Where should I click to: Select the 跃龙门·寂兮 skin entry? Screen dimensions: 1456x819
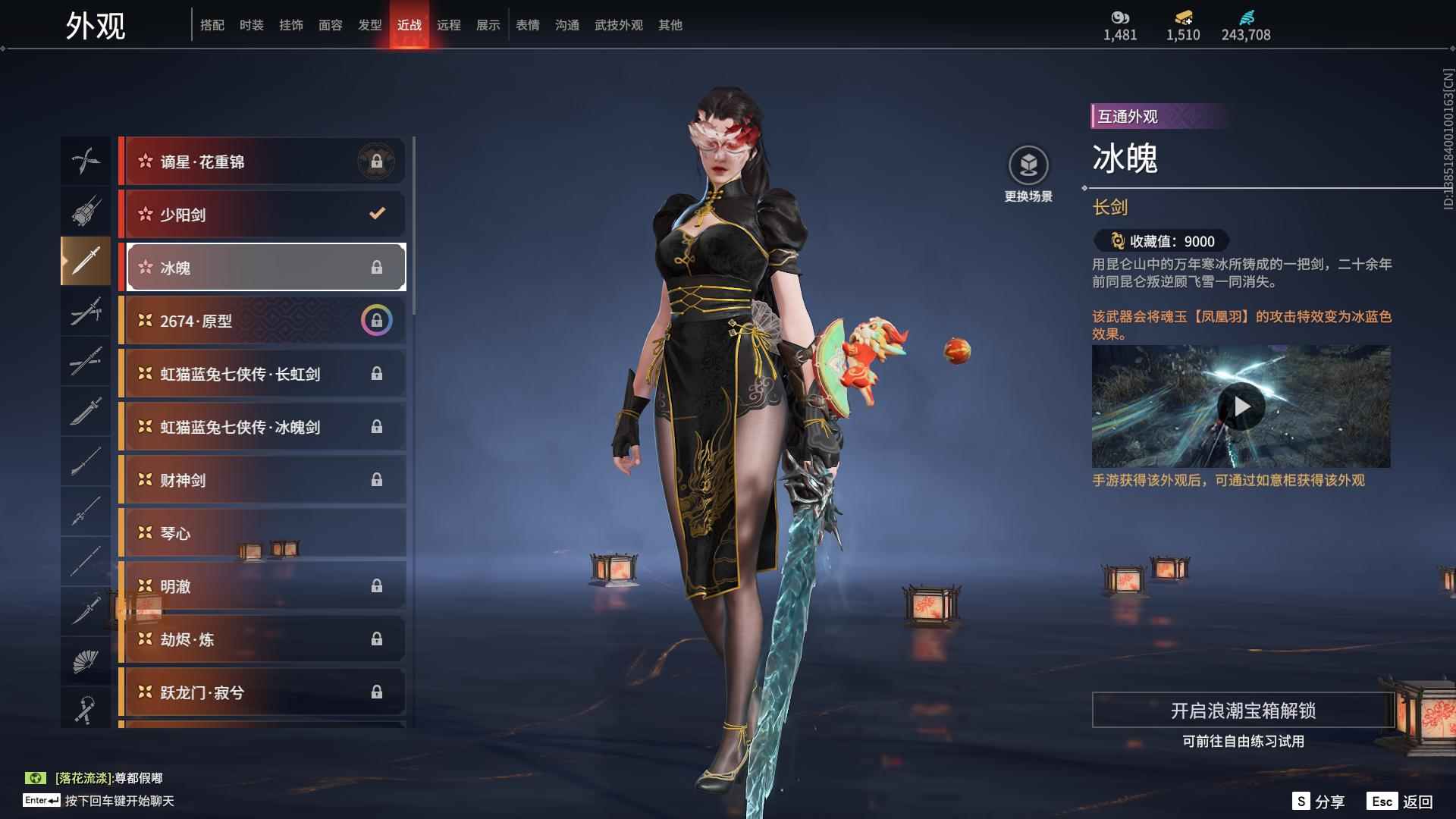coord(262,692)
